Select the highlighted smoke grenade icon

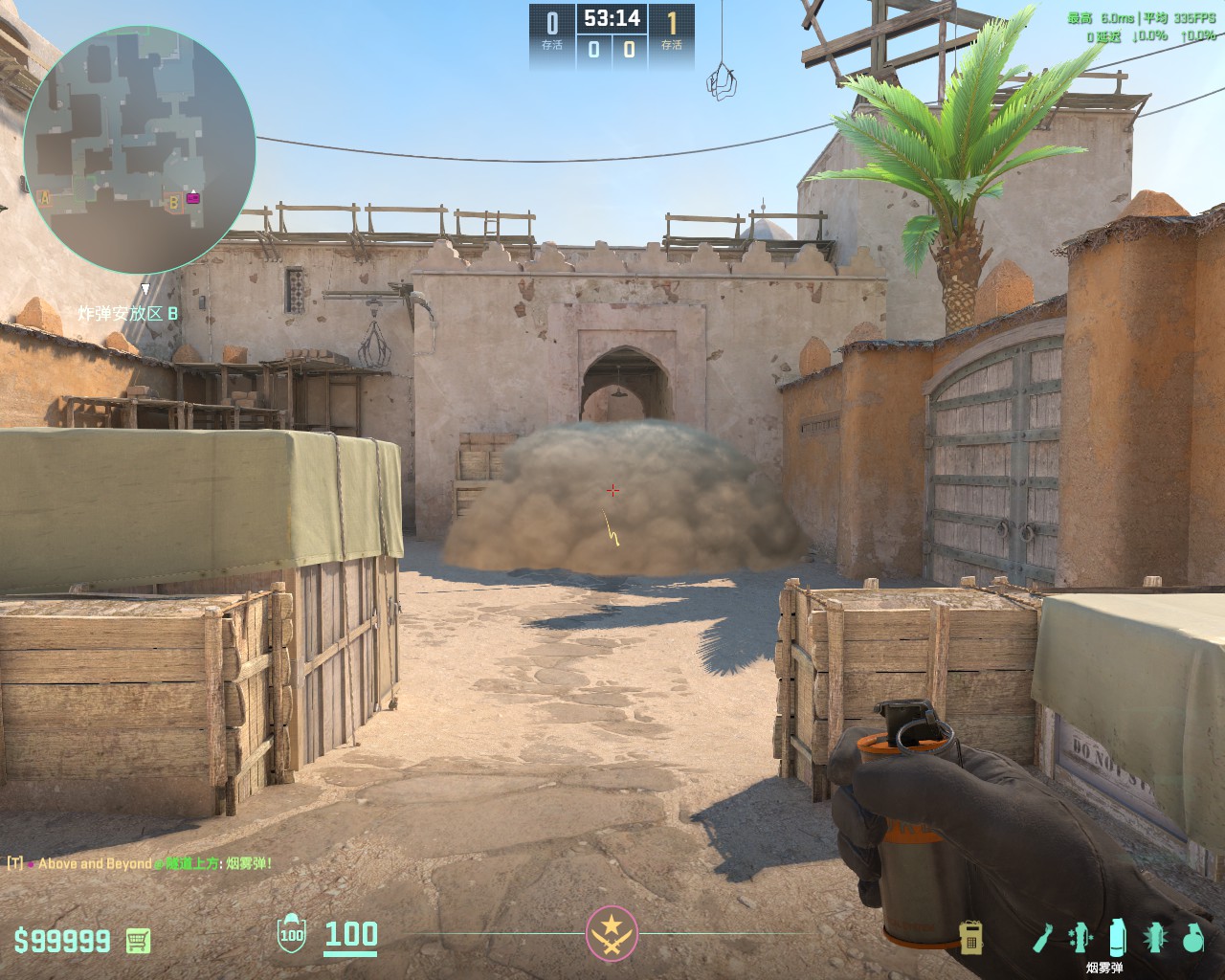(1117, 938)
